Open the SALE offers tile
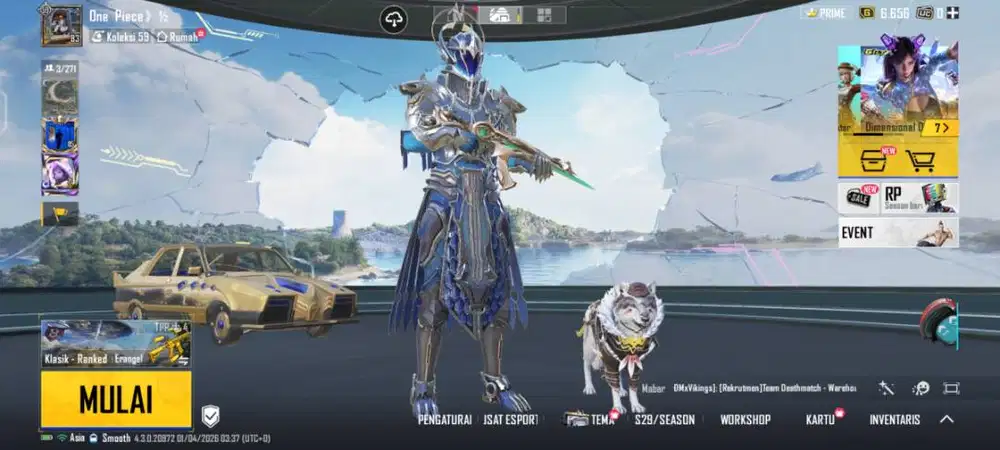 tap(858, 197)
